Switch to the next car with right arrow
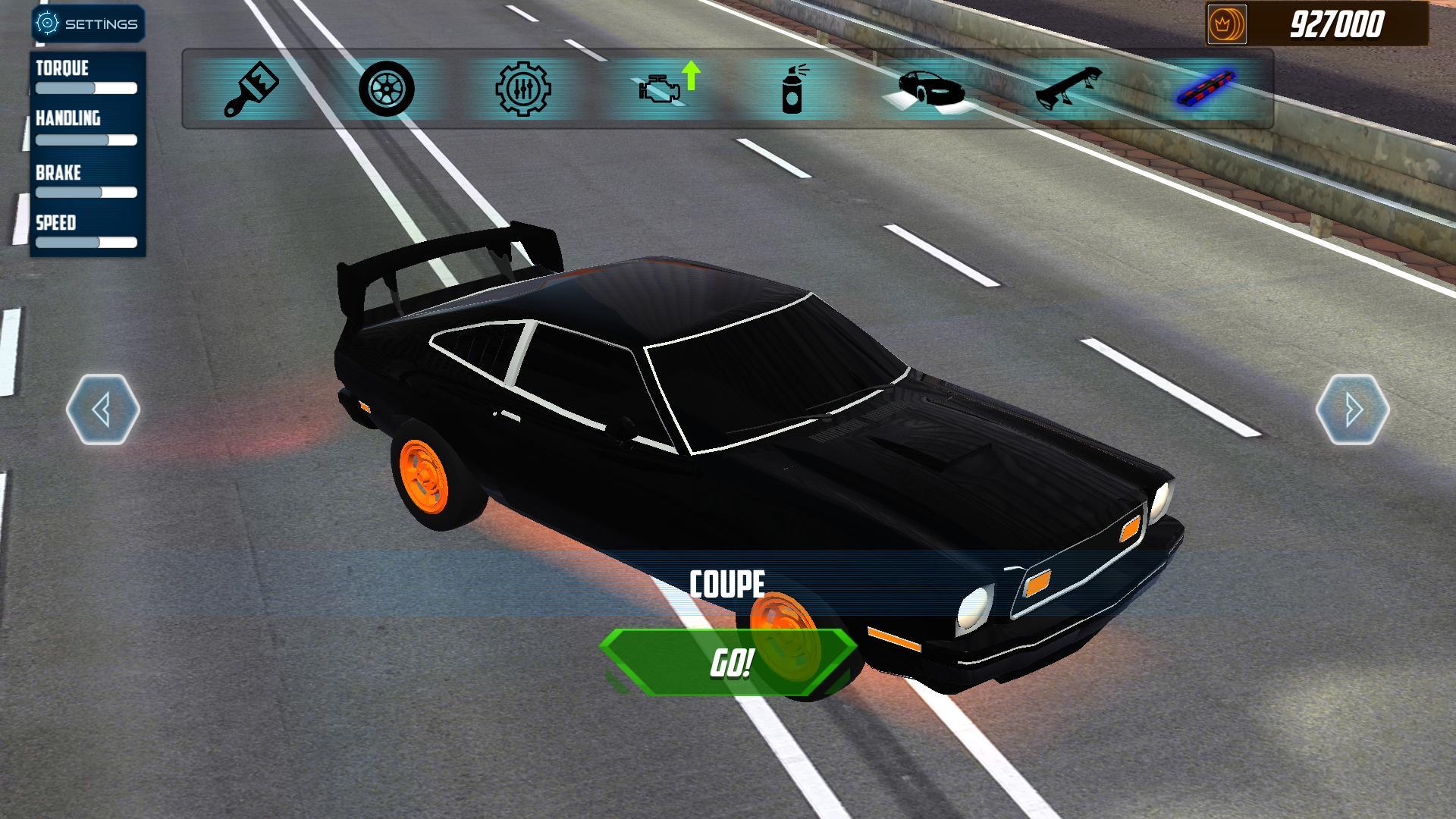1456x819 pixels. click(x=1351, y=409)
